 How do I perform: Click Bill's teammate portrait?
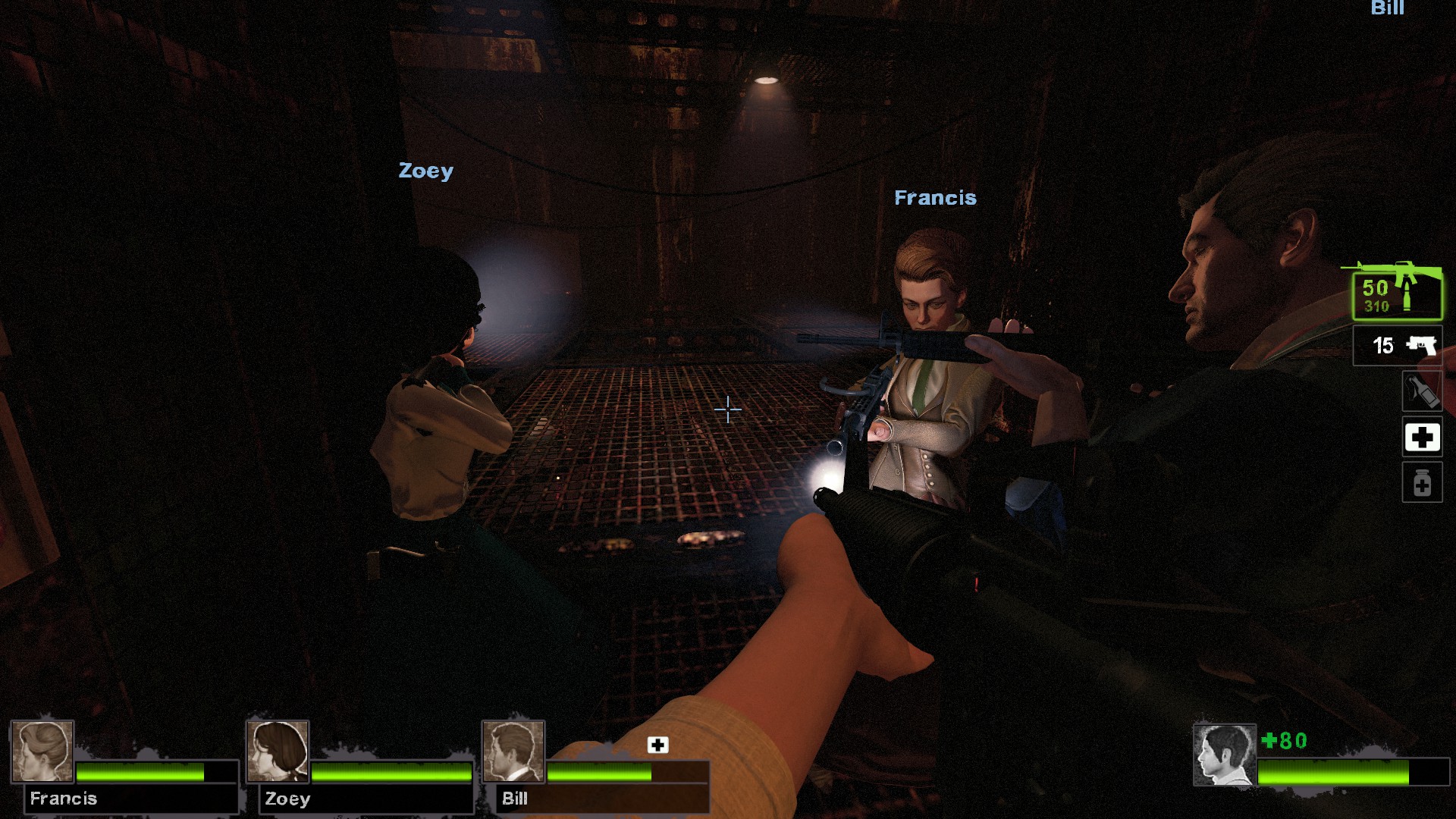[x=513, y=751]
